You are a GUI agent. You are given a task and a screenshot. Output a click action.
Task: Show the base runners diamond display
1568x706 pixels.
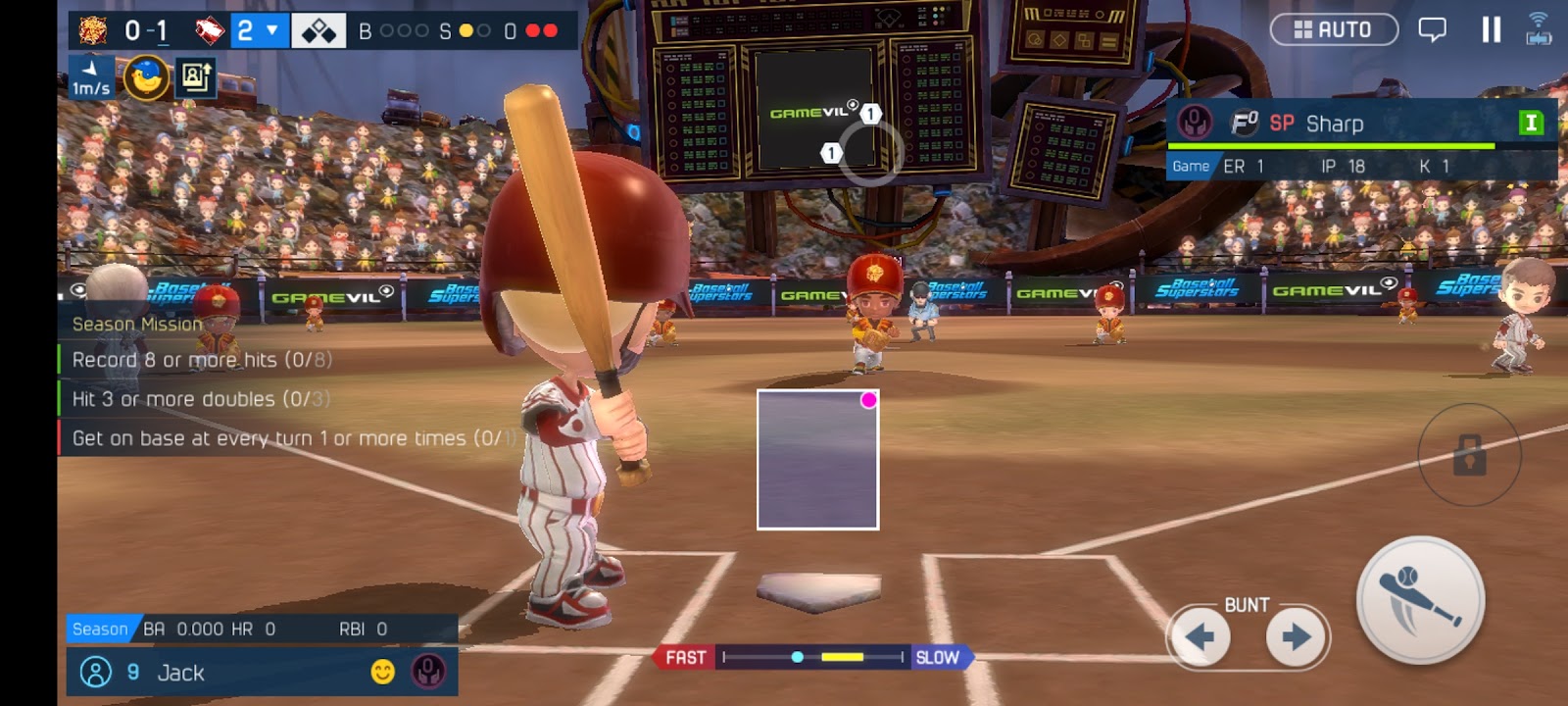[x=318, y=30]
